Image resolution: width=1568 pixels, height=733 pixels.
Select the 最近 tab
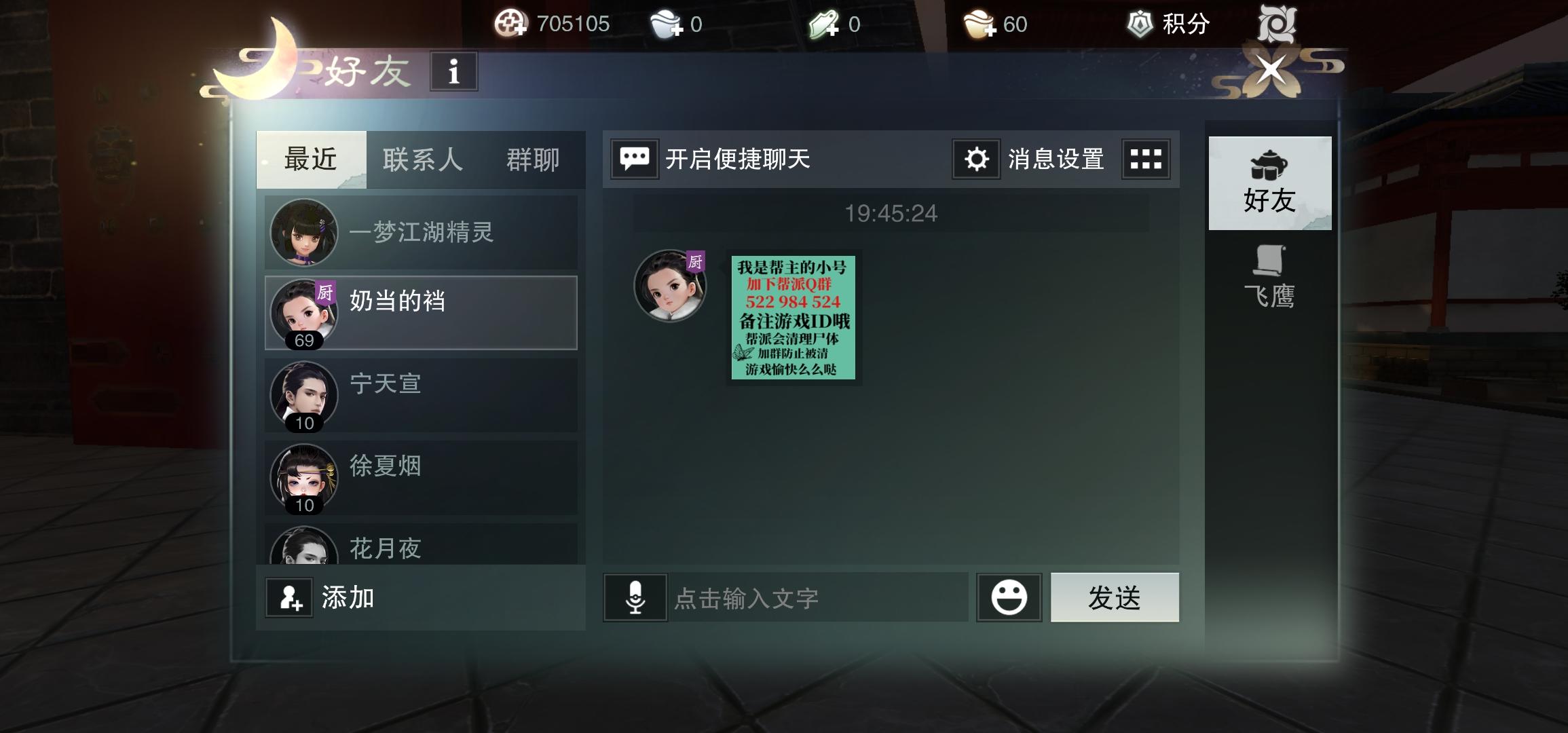point(312,159)
